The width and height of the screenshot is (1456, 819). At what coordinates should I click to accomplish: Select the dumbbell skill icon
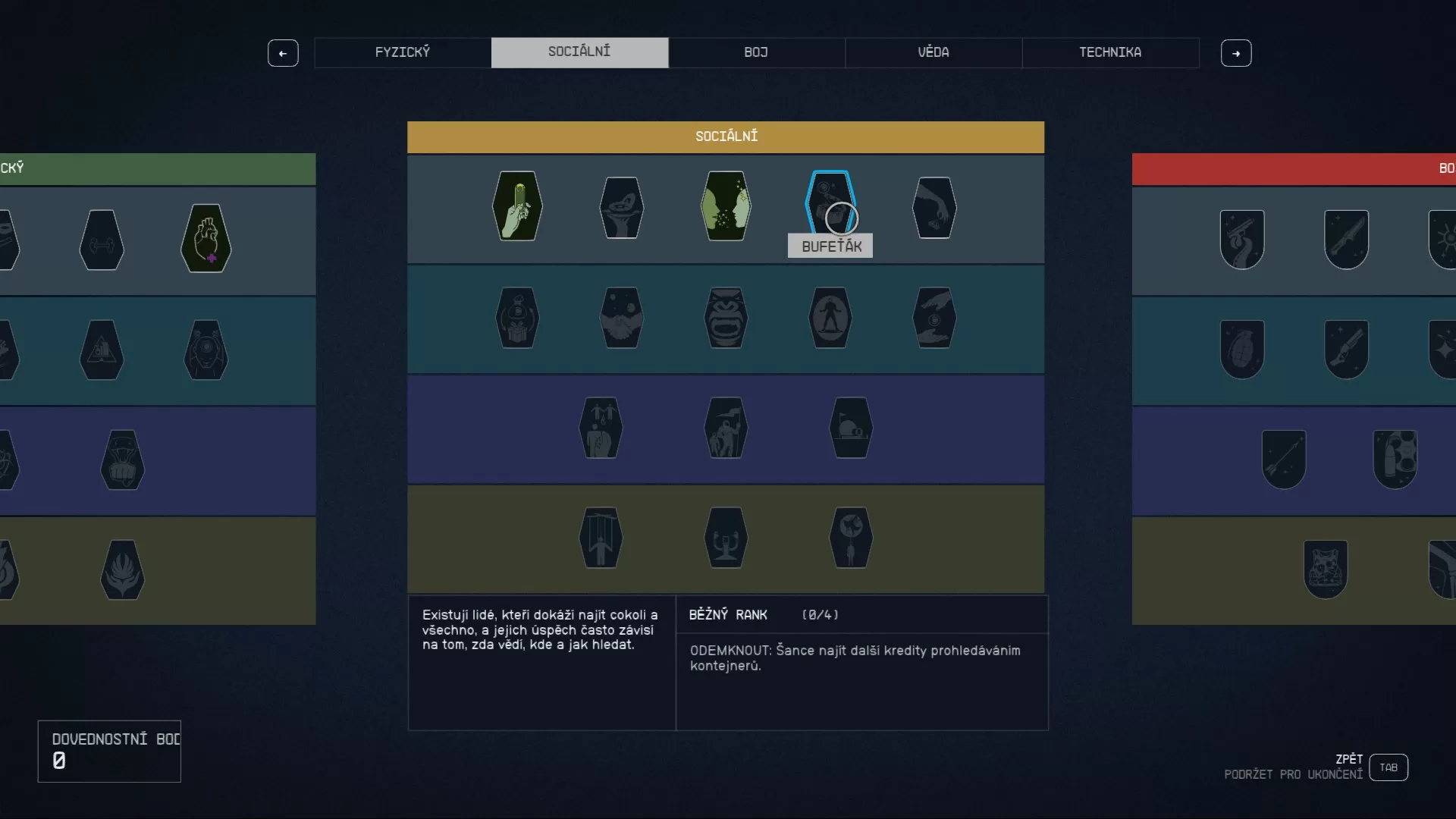pyautogui.click(x=102, y=240)
